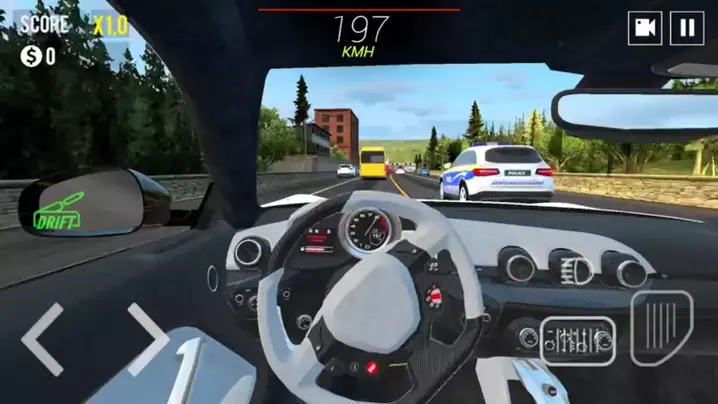
Task: Pause the game with the pause button
Action: pos(687,28)
